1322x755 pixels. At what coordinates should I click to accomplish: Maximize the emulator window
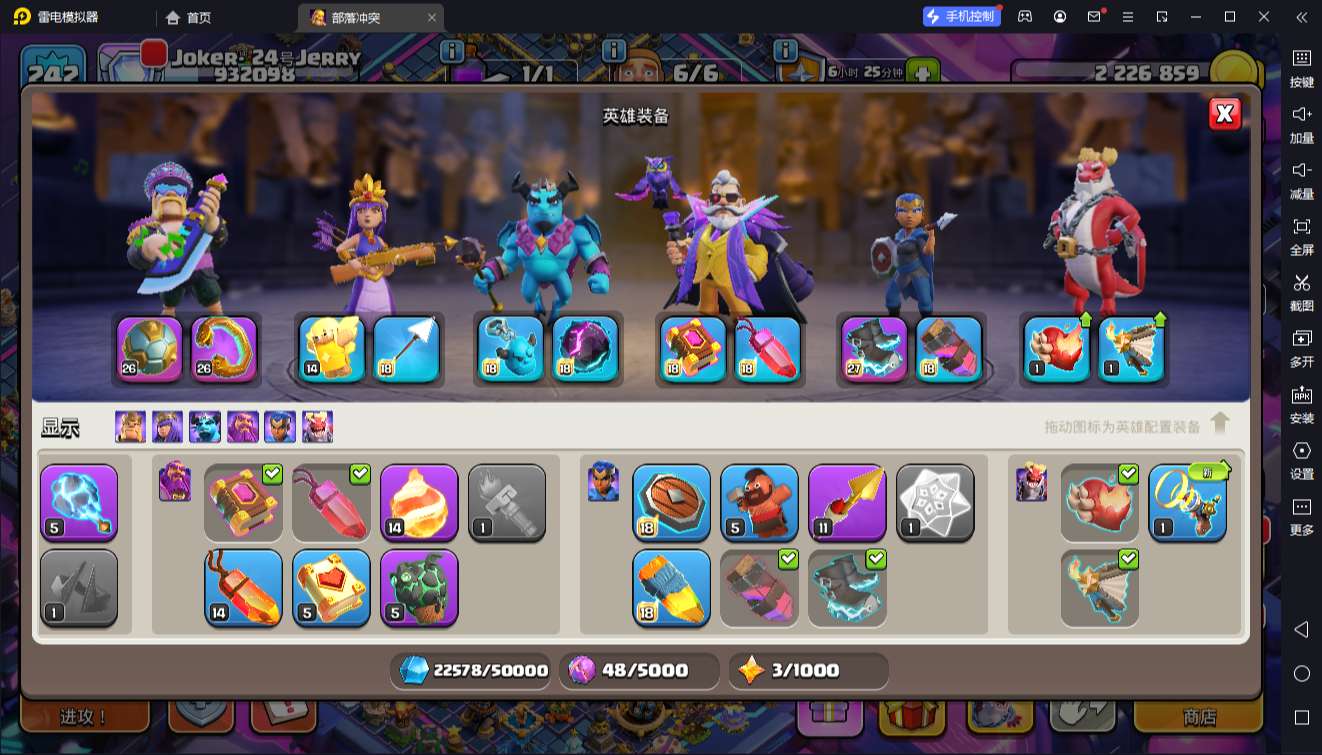[x=1230, y=16]
